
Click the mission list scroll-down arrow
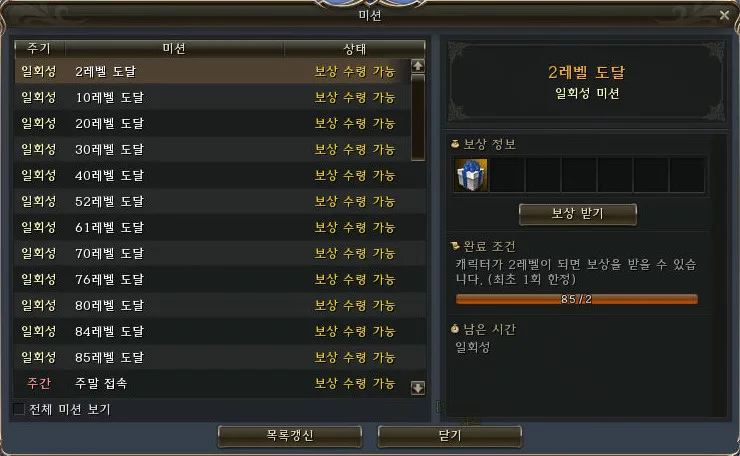pos(418,387)
